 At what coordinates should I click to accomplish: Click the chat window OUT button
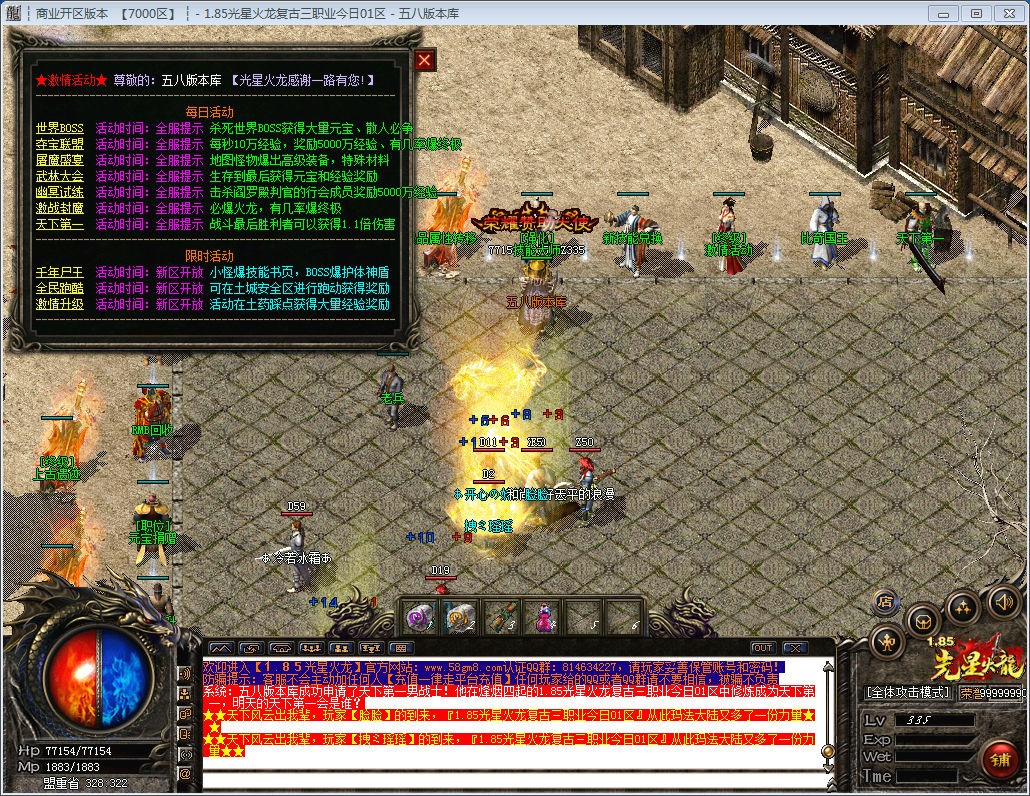click(x=763, y=648)
